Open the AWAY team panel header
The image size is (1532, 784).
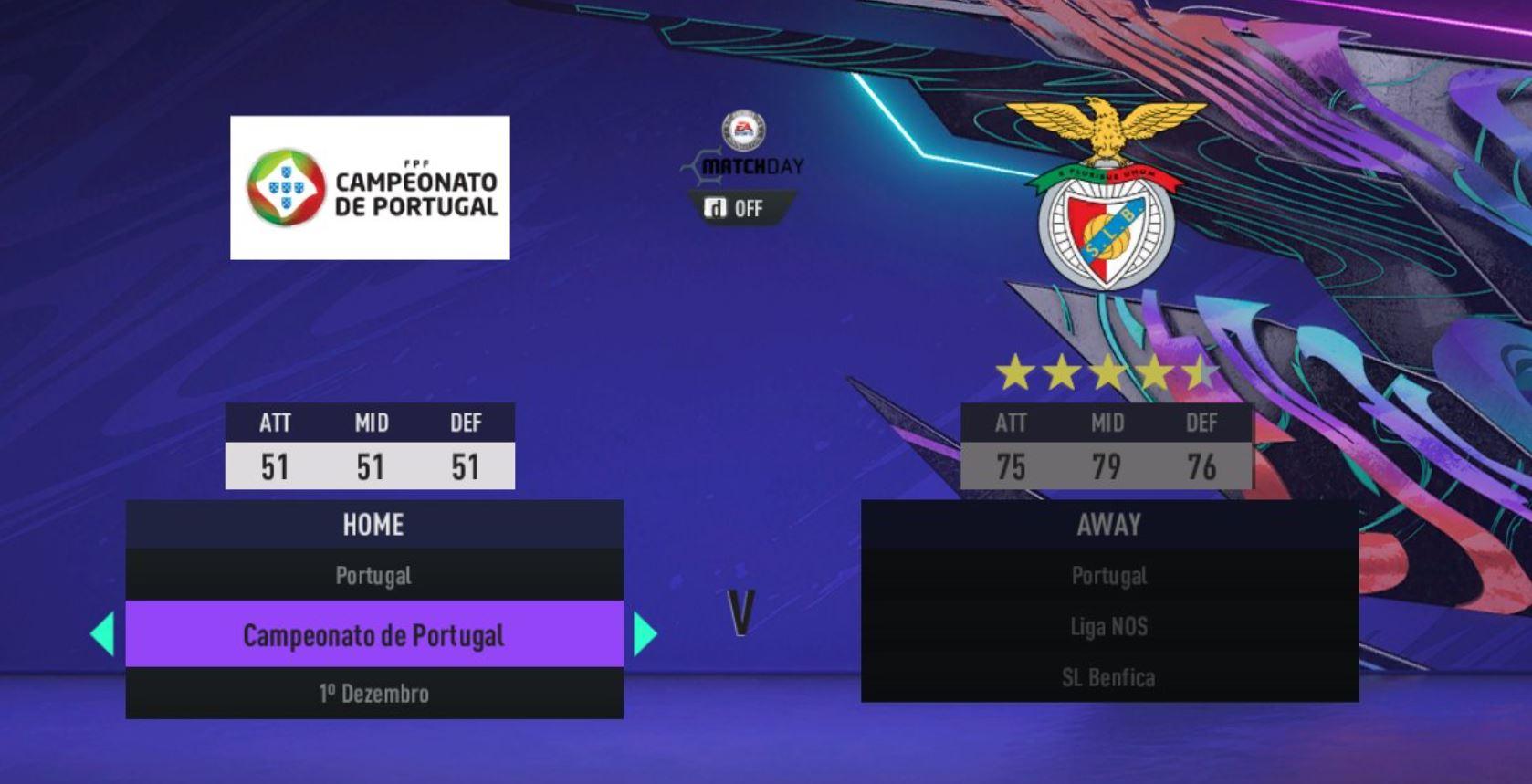(x=1108, y=524)
